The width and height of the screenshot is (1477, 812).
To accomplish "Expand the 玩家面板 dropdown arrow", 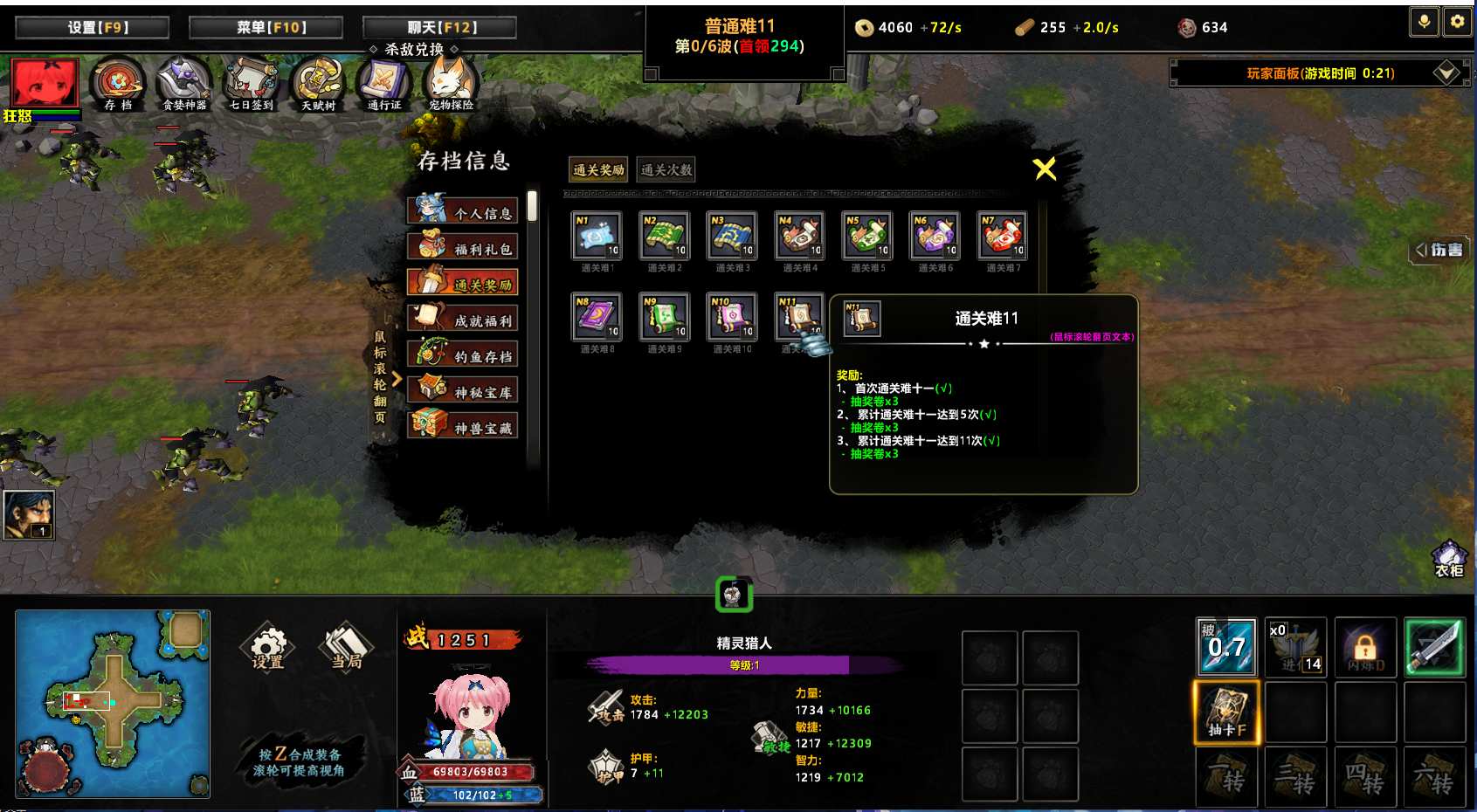I will click(x=1446, y=72).
